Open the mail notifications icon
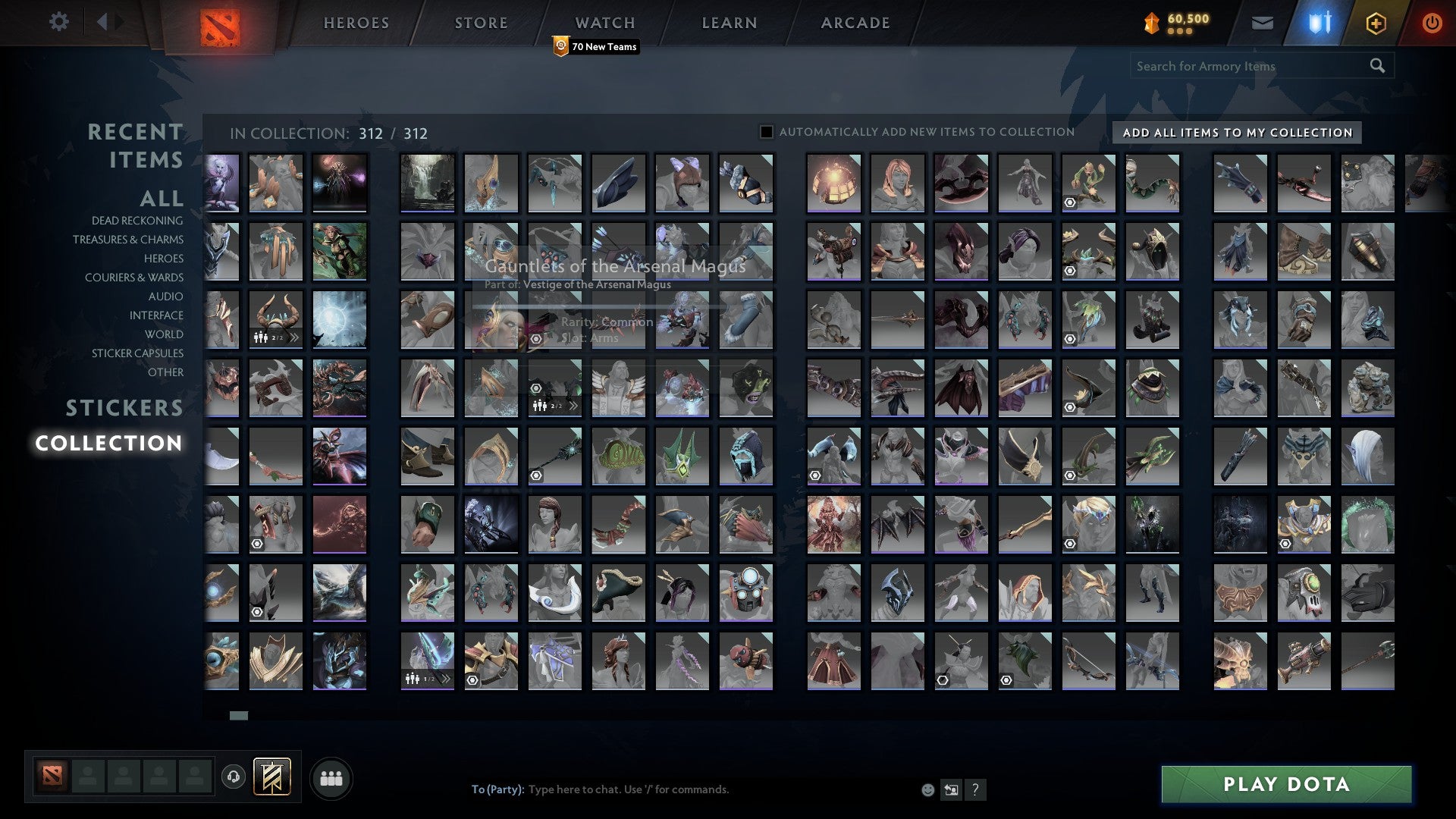This screenshot has height=819, width=1456. tap(1261, 23)
